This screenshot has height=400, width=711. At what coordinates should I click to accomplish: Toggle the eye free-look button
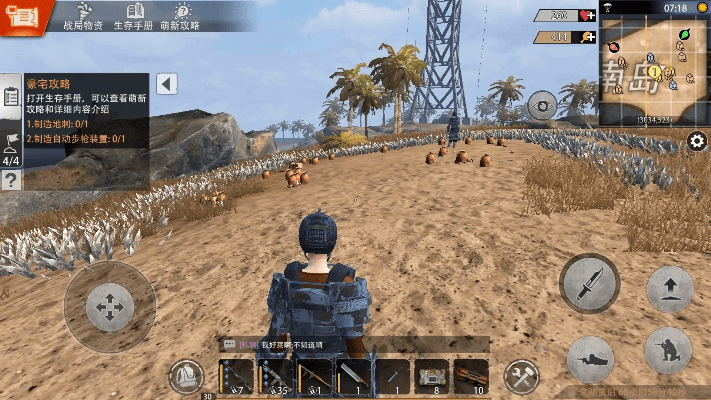[543, 105]
